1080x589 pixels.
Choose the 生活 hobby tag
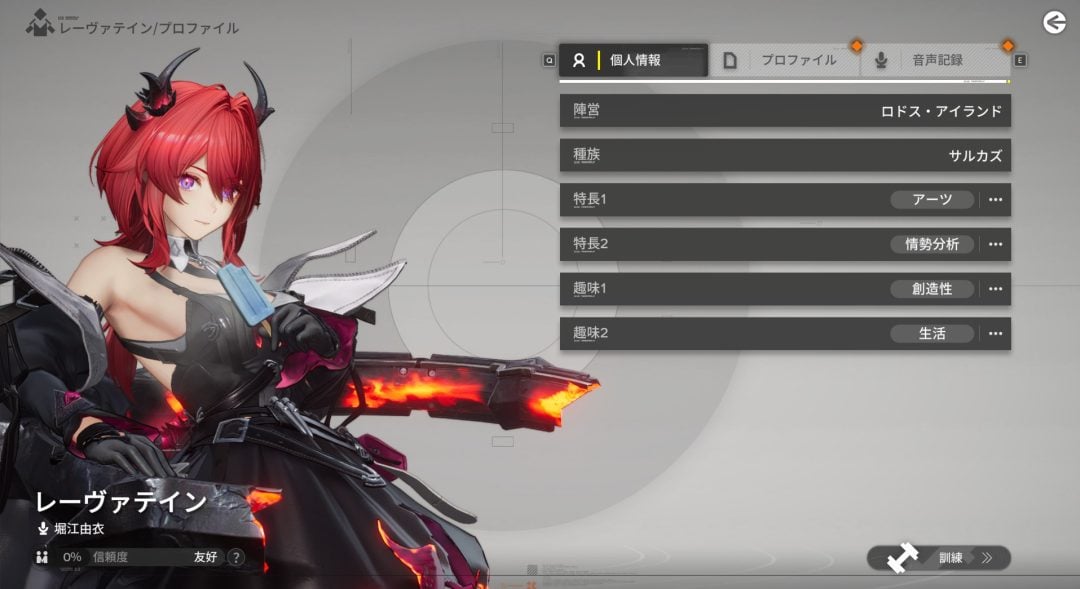(932, 333)
